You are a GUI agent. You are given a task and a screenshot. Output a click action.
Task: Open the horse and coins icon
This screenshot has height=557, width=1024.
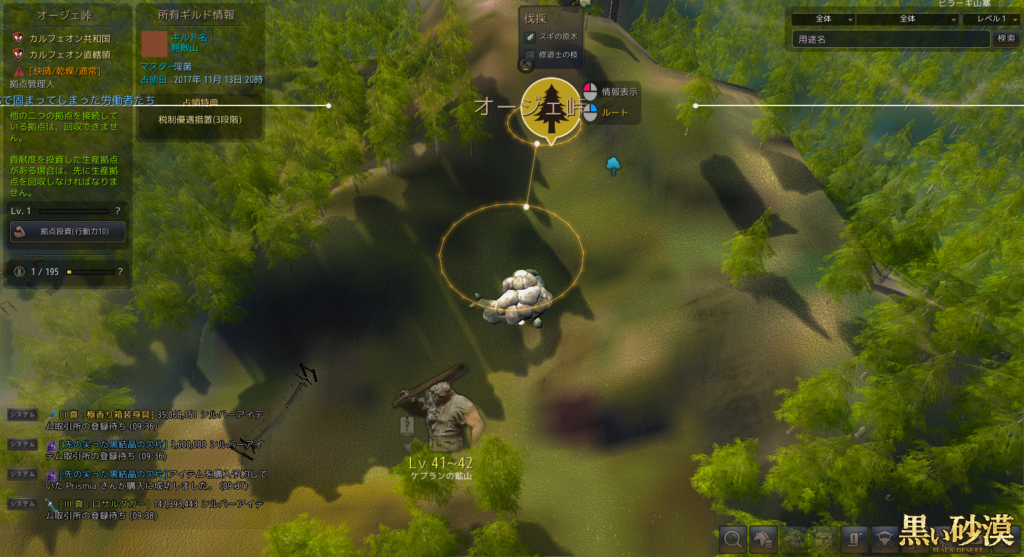764,539
